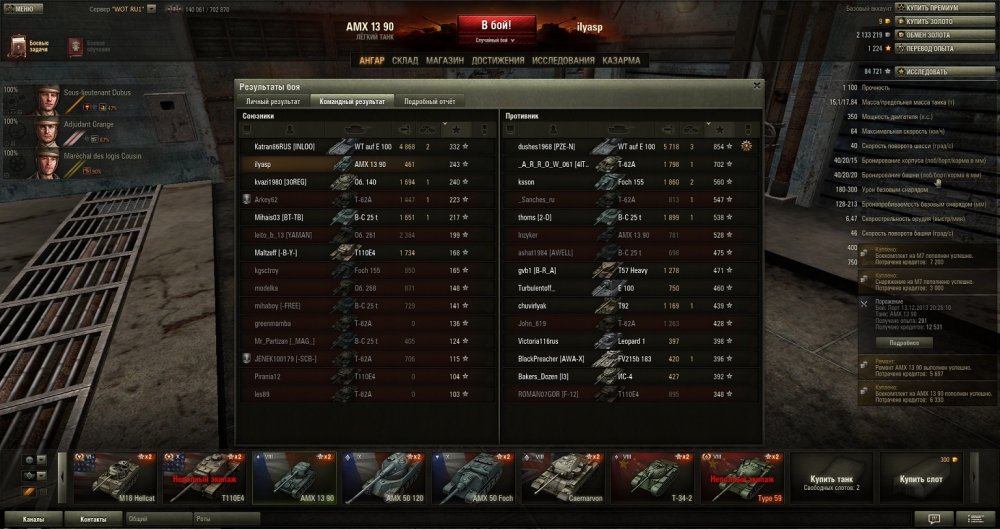1000x529 pixels.
Task: Go to the ДОСТИЖЕНИЯ section
Action: (497, 60)
